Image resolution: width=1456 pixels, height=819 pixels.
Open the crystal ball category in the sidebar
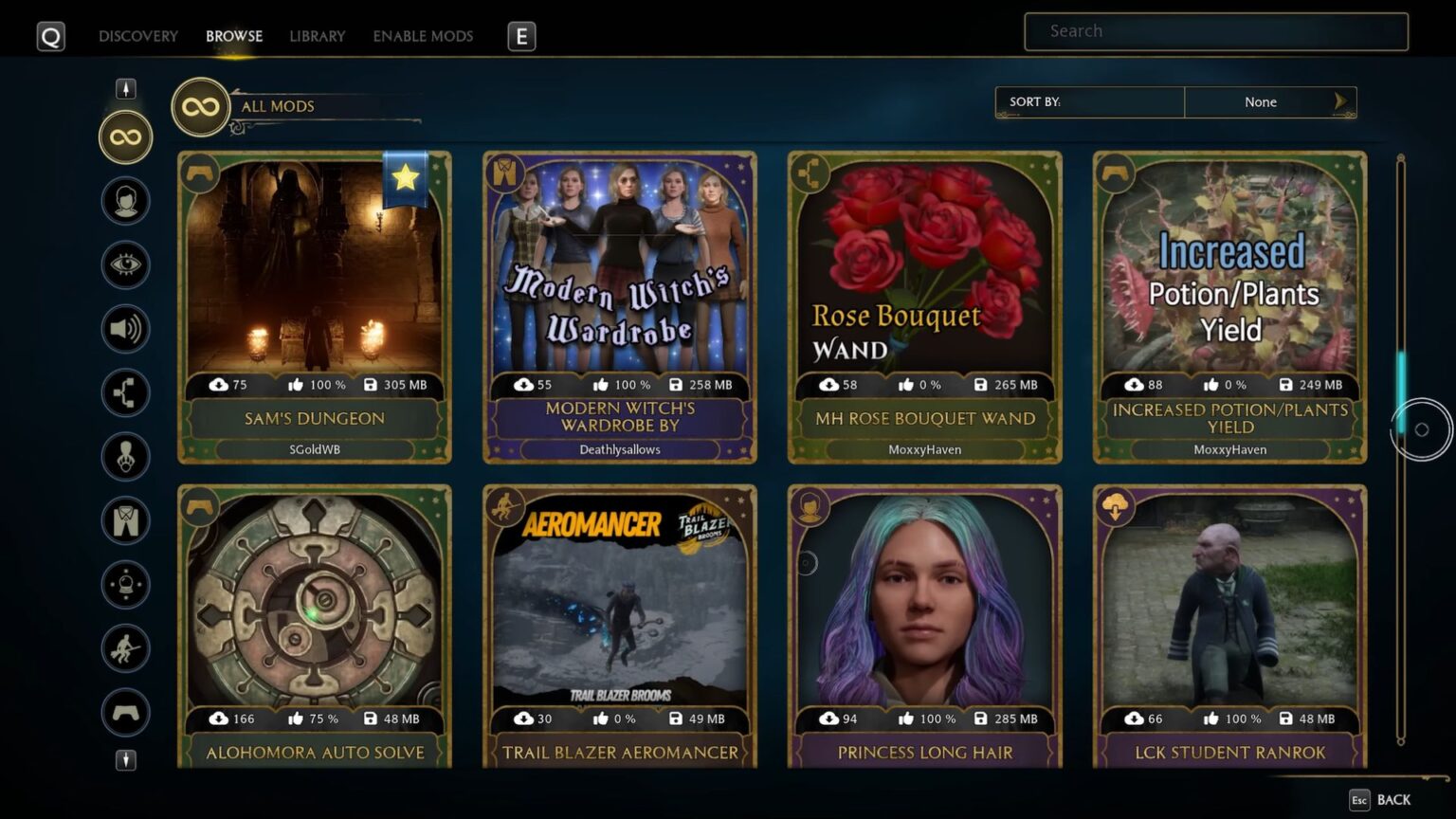(x=124, y=585)
